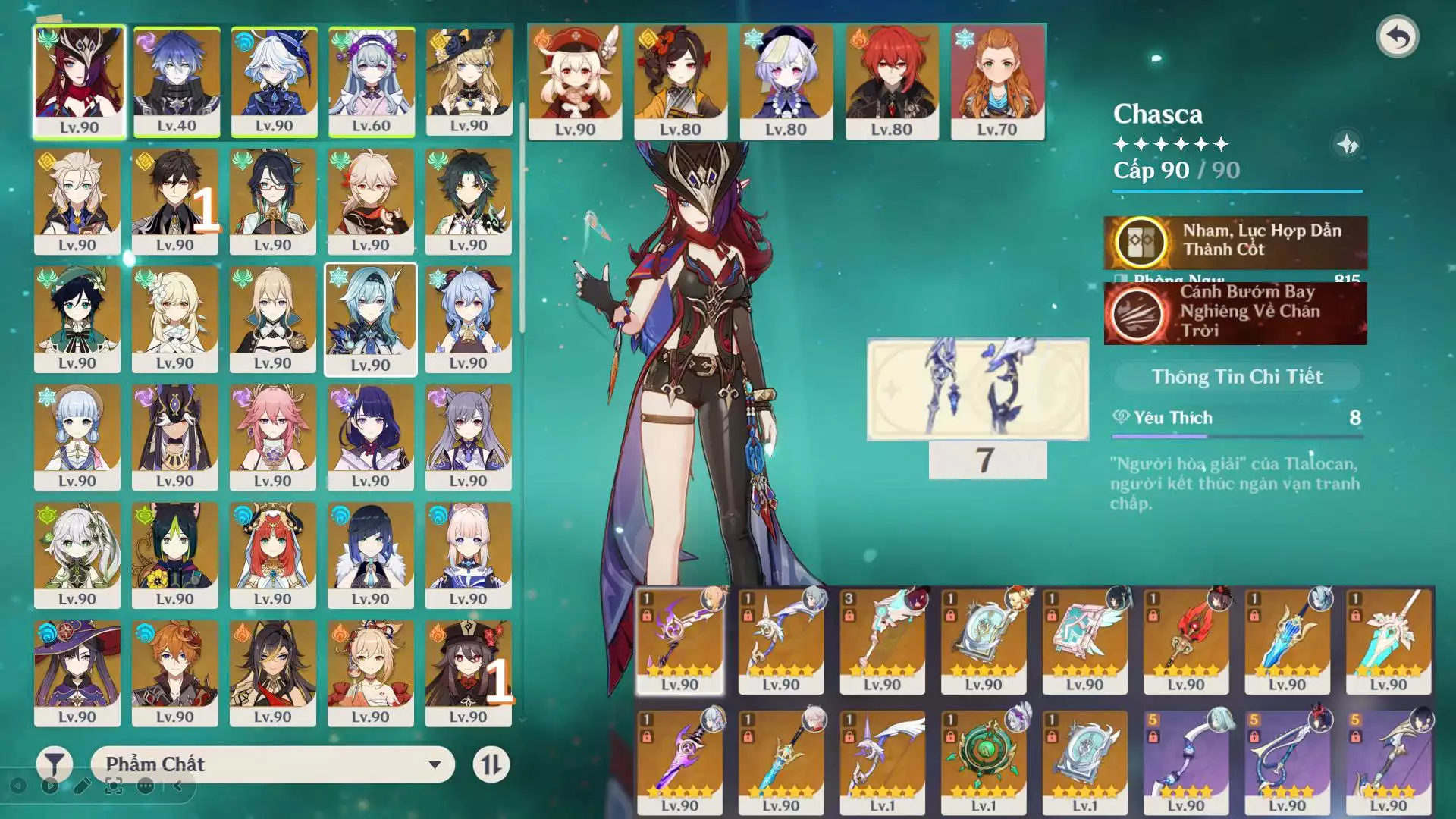Toggle the sort order arrows button
Screen dimensions: 1456x819
491,764
